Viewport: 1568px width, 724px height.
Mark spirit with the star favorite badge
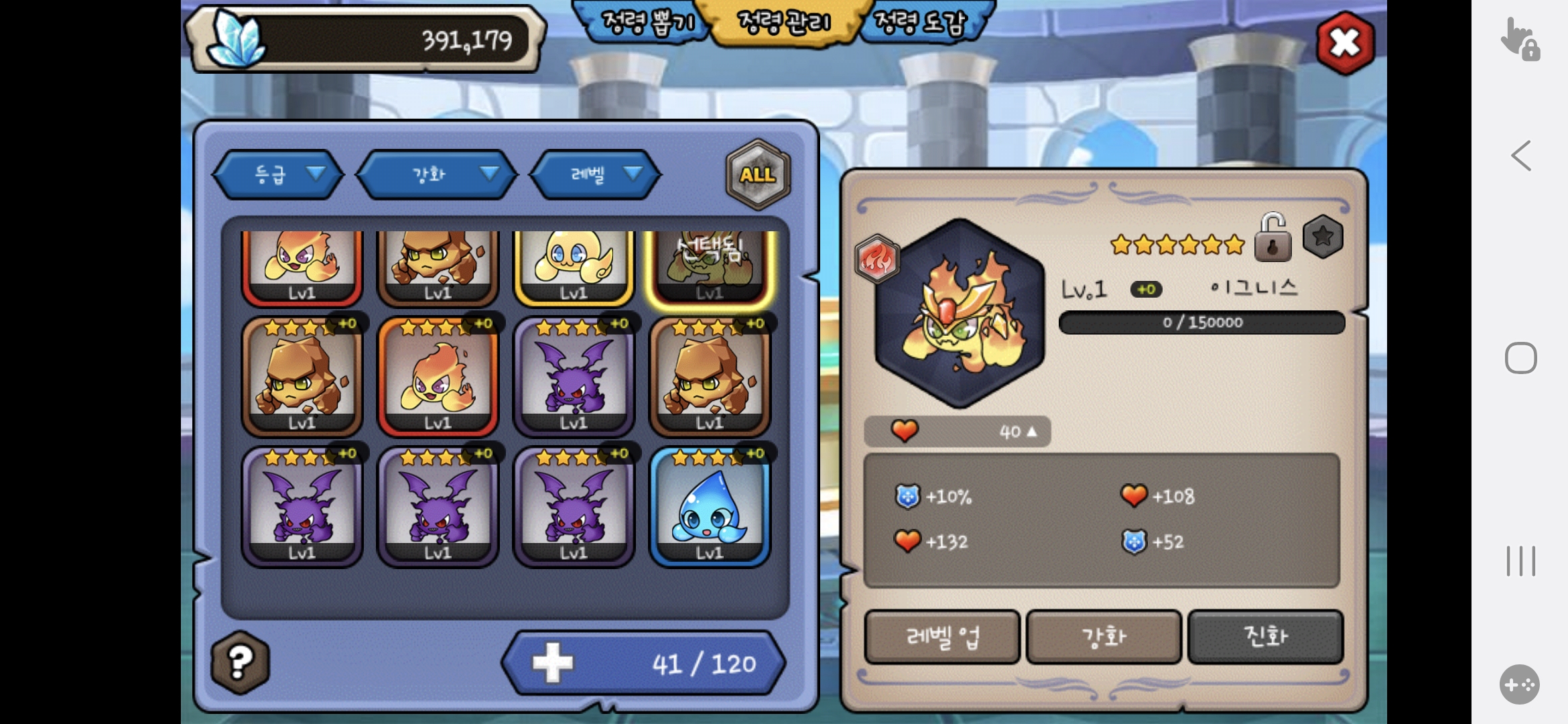(1323, 237)
